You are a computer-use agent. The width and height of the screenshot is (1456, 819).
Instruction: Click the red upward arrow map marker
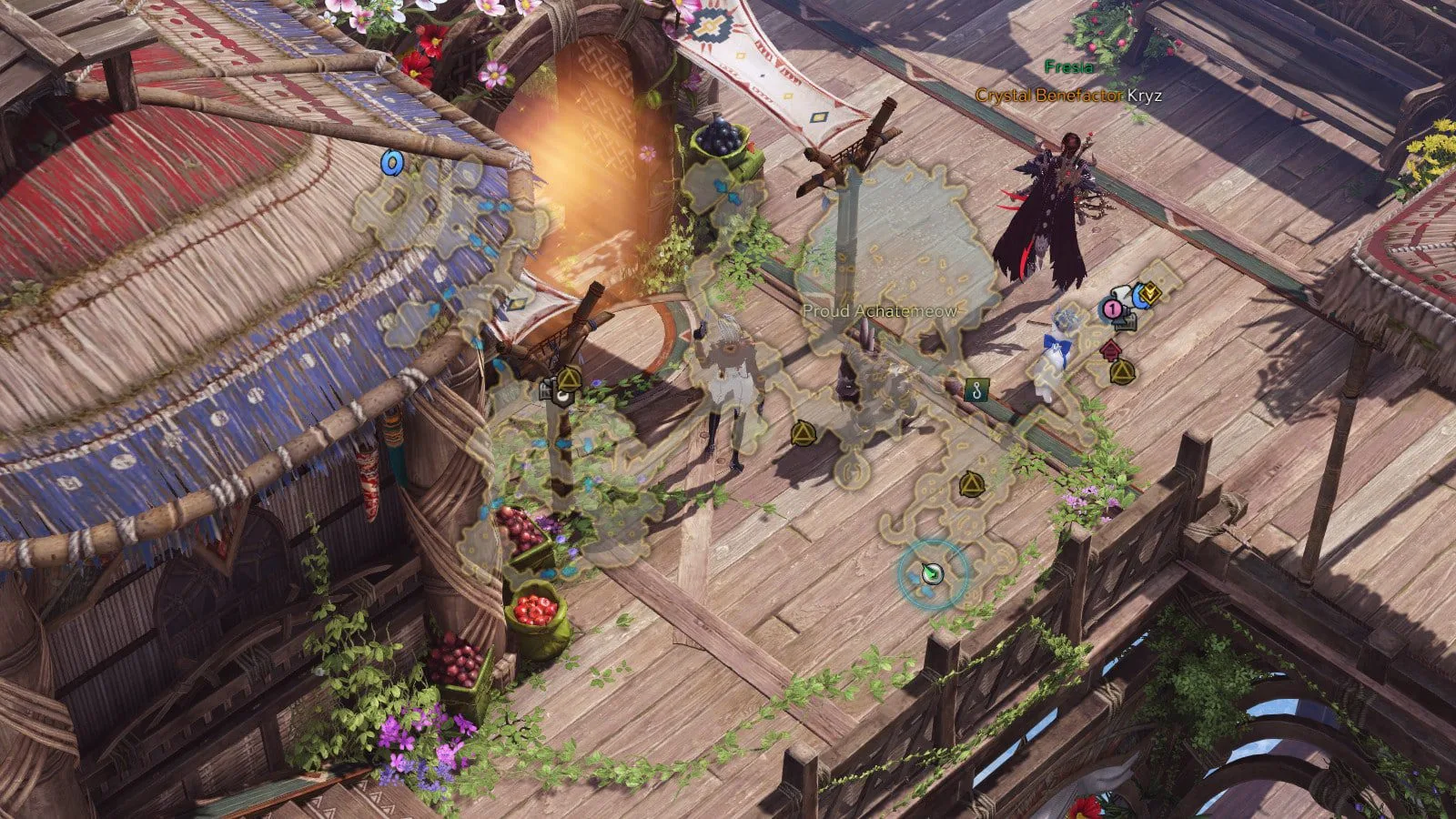click(x=1111, y=349)
